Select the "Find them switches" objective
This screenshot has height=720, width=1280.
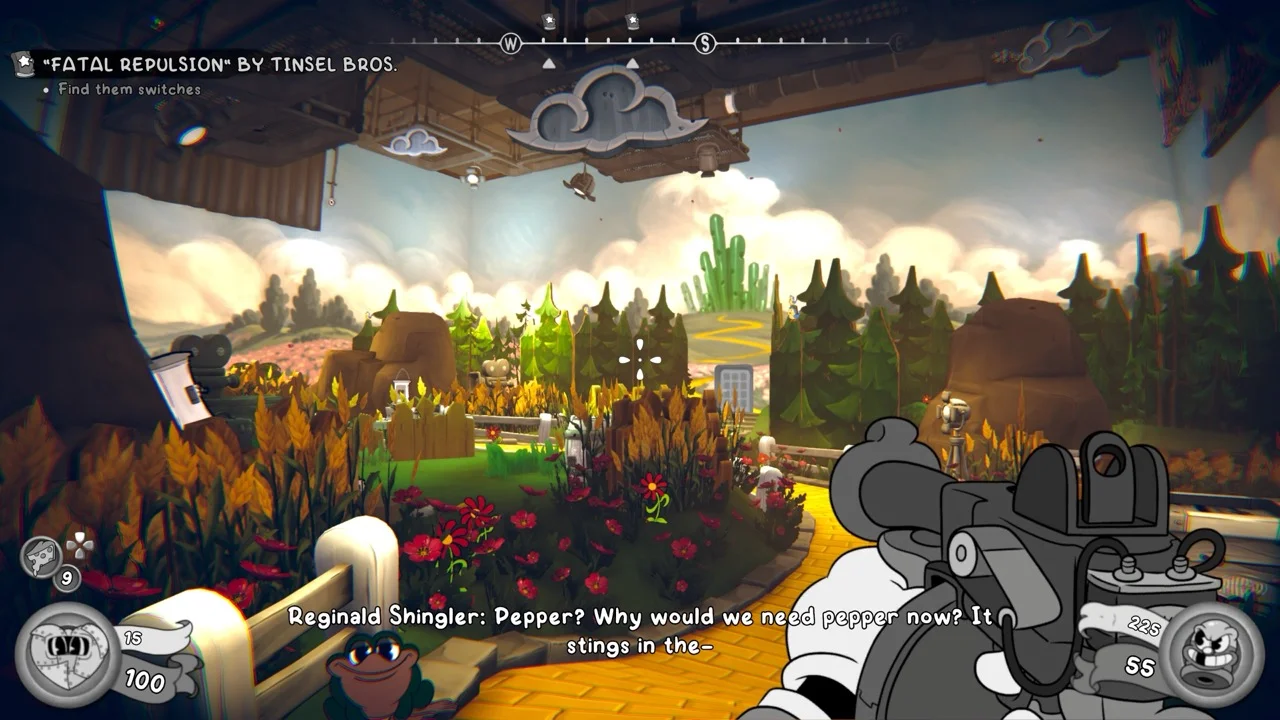pos(129,90)
